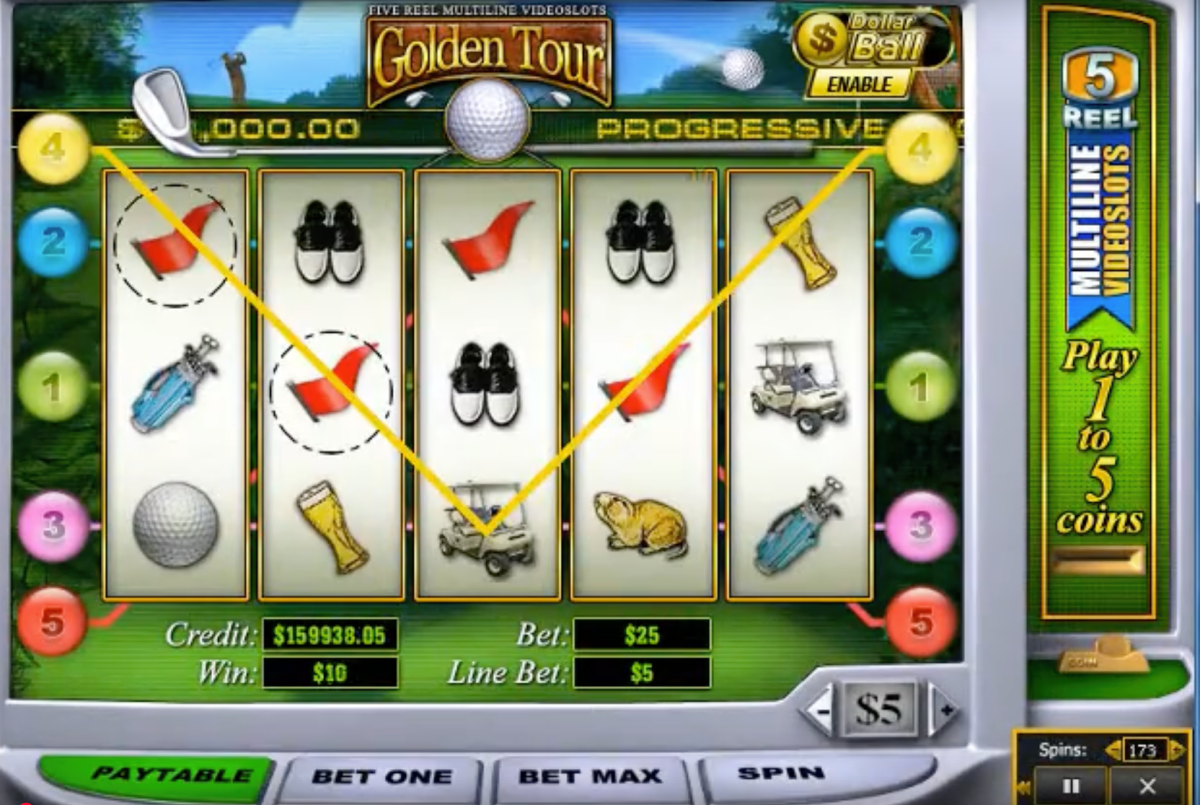1200x805 pixels.
Task: Open the Paytable
Action: click(x=156, y=776)
